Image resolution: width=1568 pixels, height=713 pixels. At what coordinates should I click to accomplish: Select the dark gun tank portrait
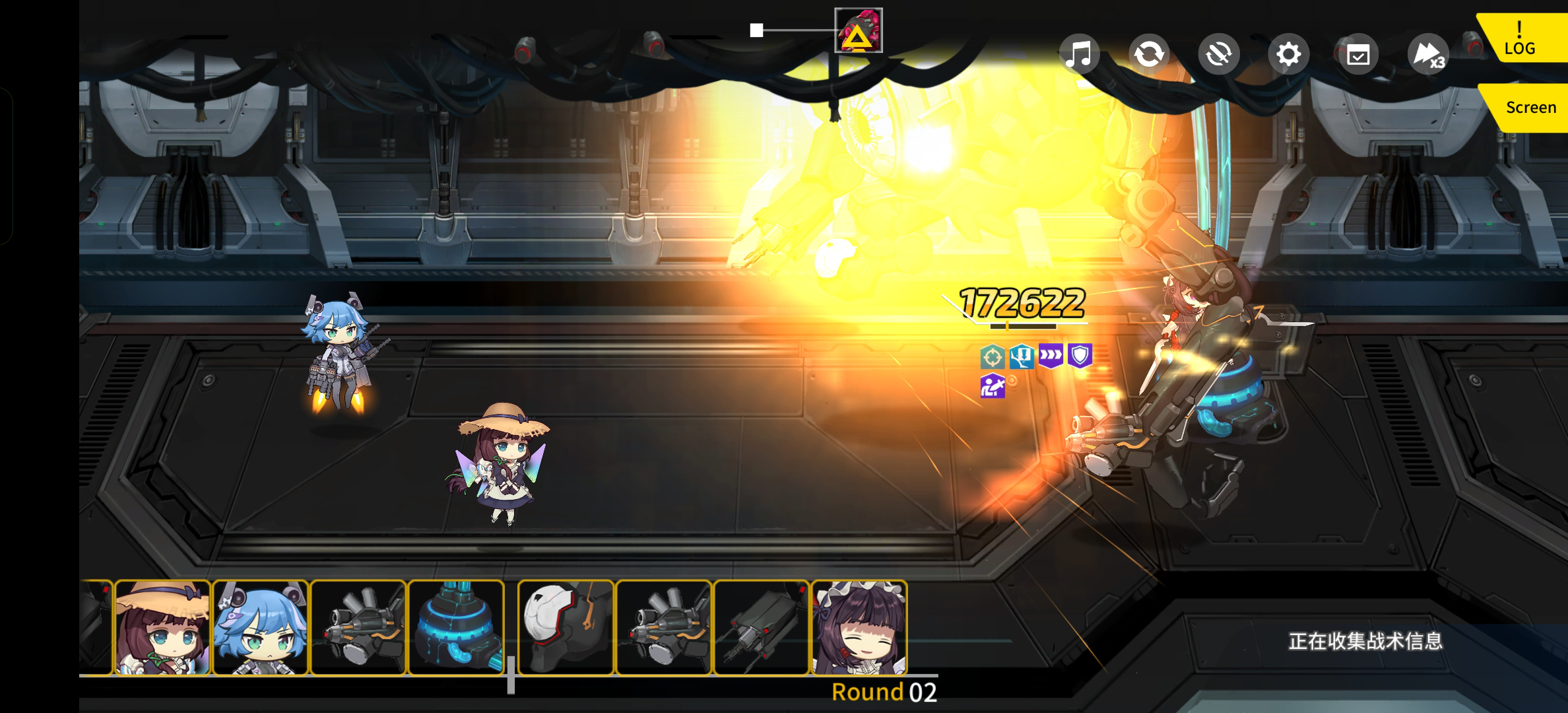[x=762, y=627]
